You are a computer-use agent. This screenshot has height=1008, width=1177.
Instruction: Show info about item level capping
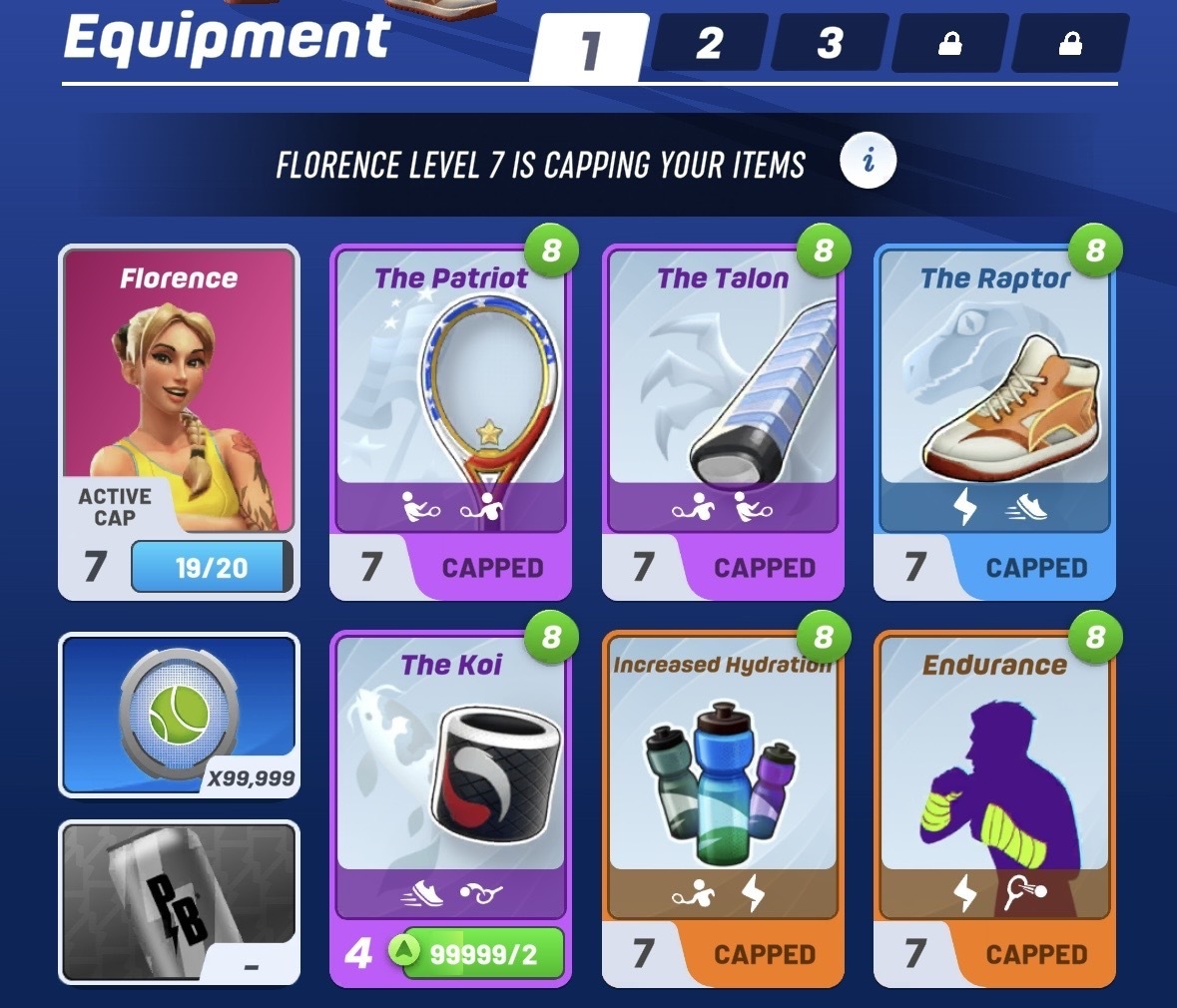pyautogui.click(x=868, y=161)
